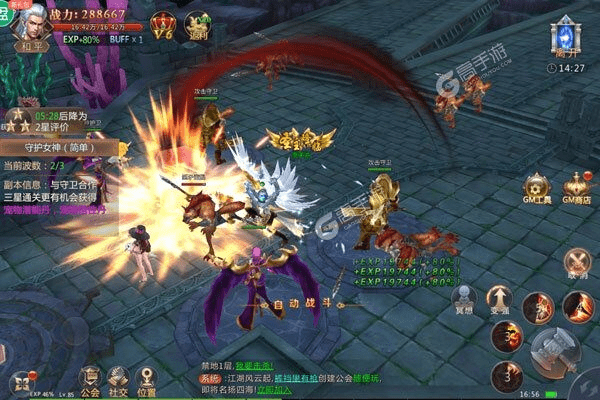Open the 返利 rebate icon
600x400 pixels.
tap(199, 26)
